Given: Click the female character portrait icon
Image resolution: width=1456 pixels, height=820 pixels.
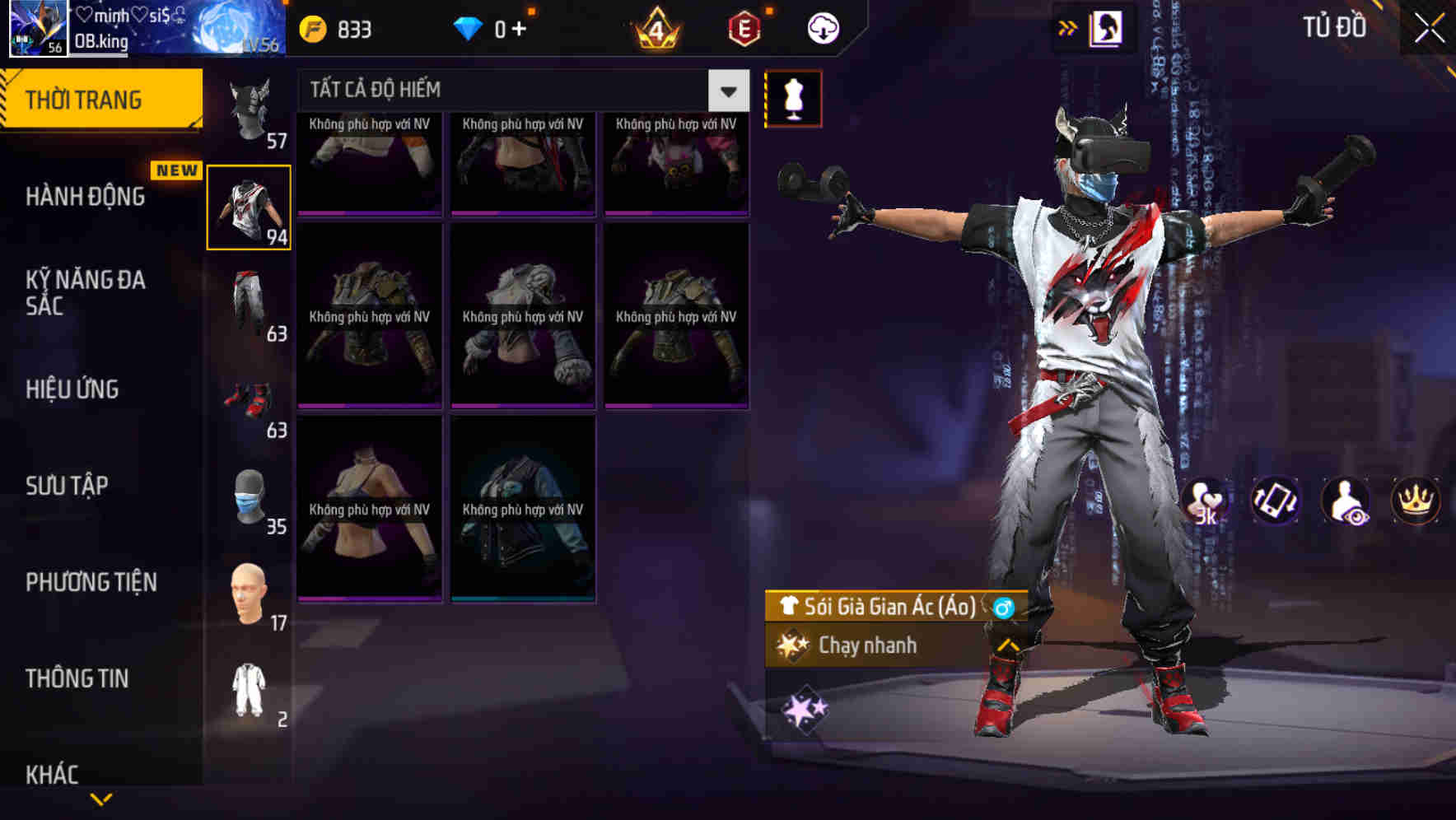Looking at the screenshot, I should 1108,28.
